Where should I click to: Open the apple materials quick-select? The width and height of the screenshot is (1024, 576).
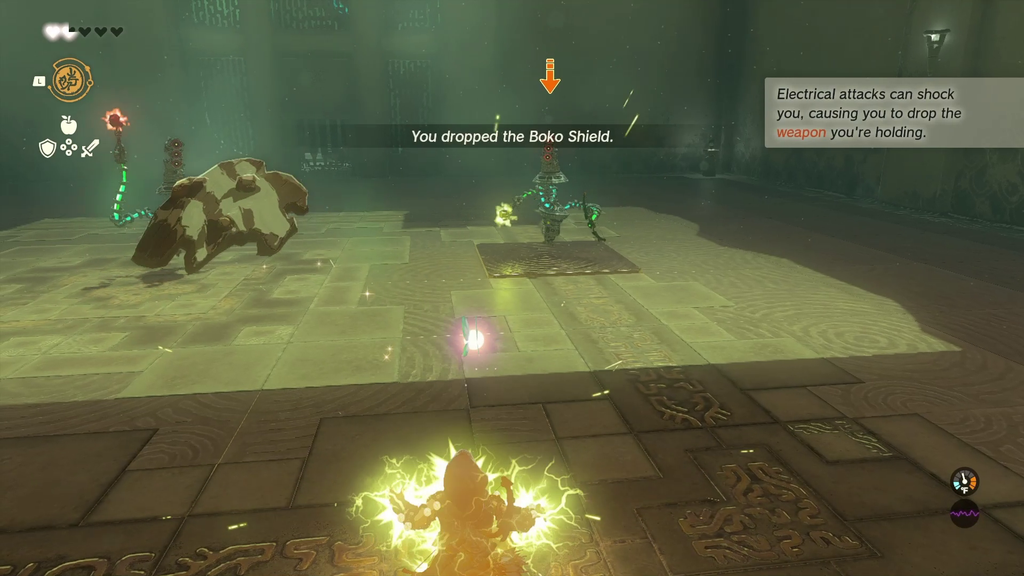[x=68, y=126]
